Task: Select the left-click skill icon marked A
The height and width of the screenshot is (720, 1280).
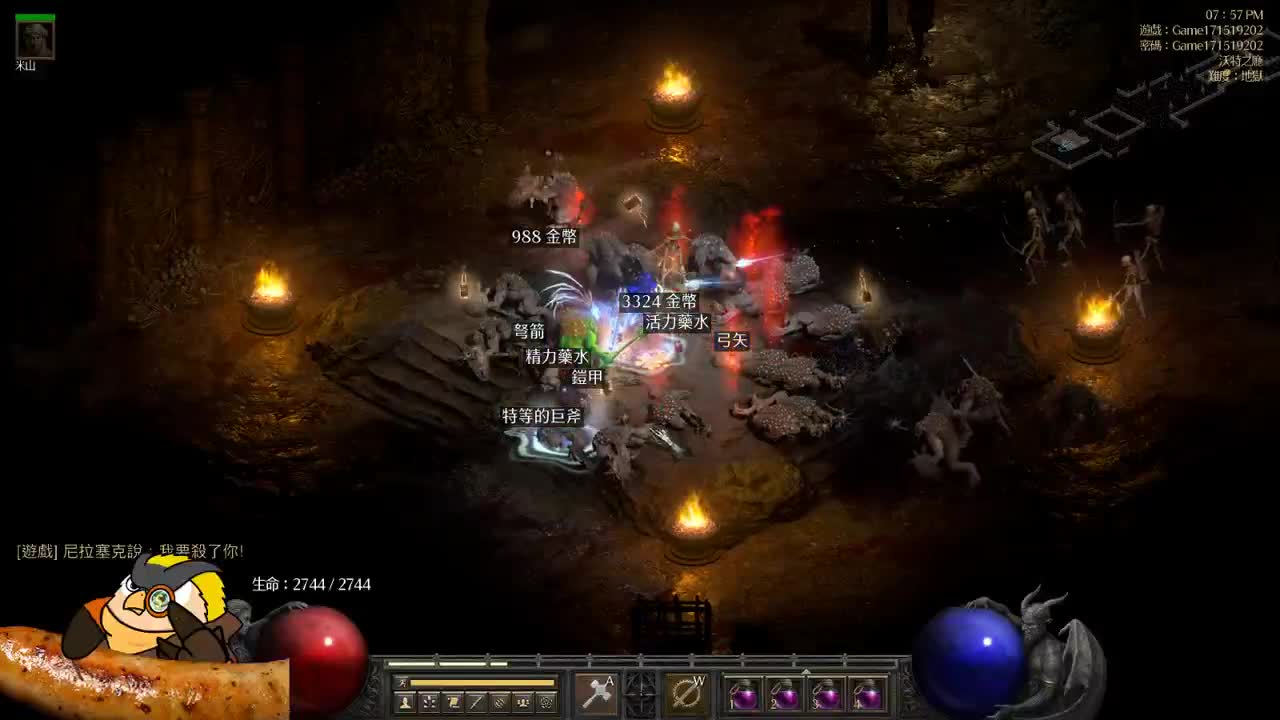Action: pos(596,694)
